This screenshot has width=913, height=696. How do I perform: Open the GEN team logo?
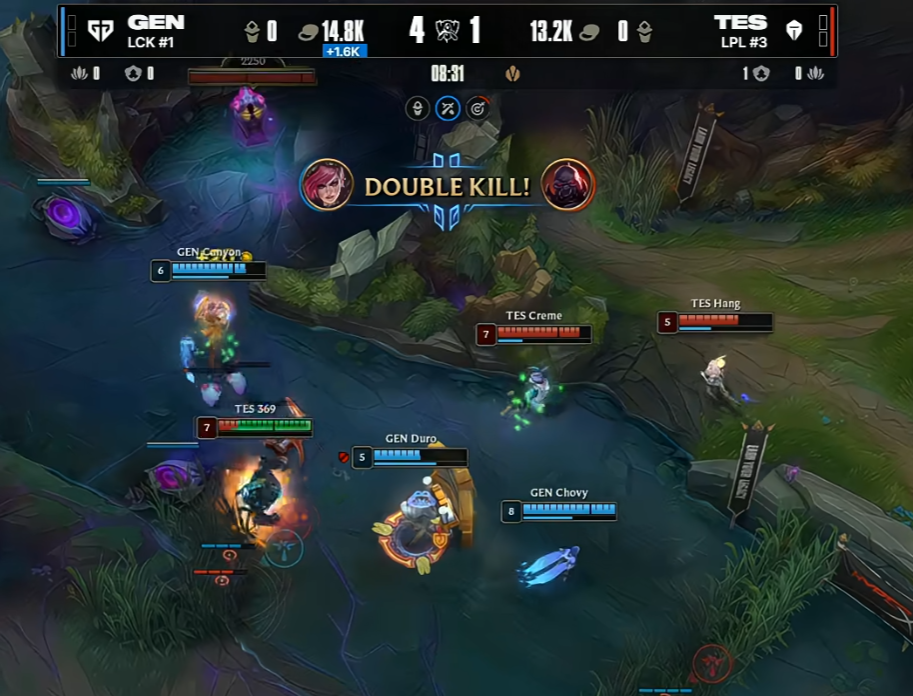[100, 31]
